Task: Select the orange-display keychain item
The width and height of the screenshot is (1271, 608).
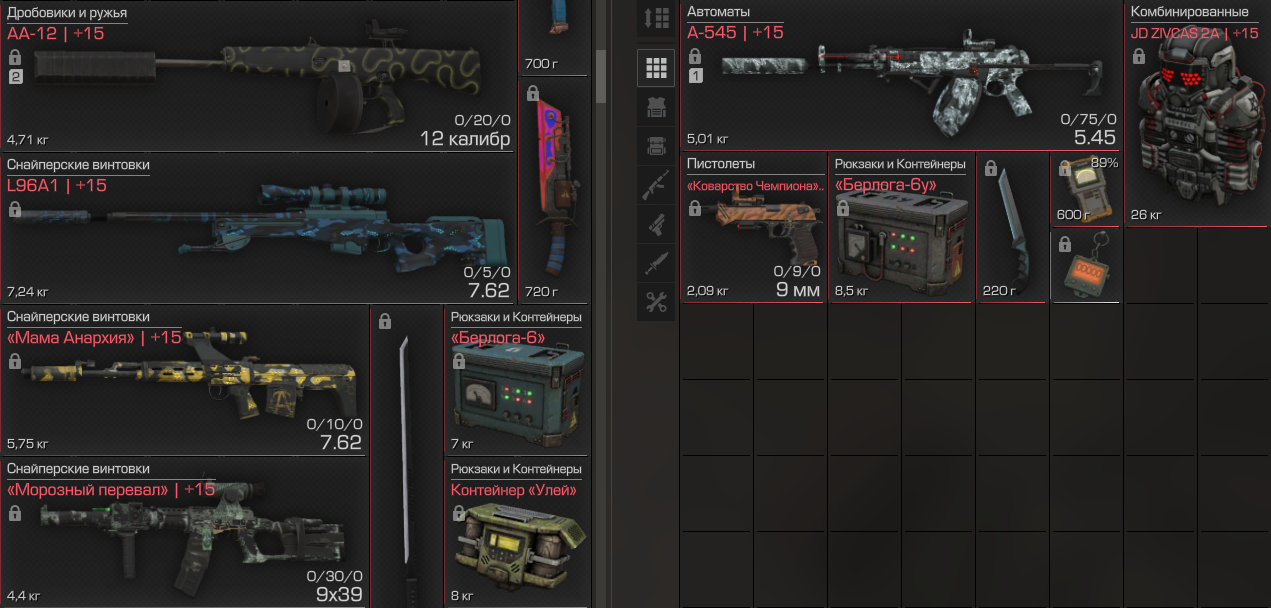Action: click(x=1085, y=268)
